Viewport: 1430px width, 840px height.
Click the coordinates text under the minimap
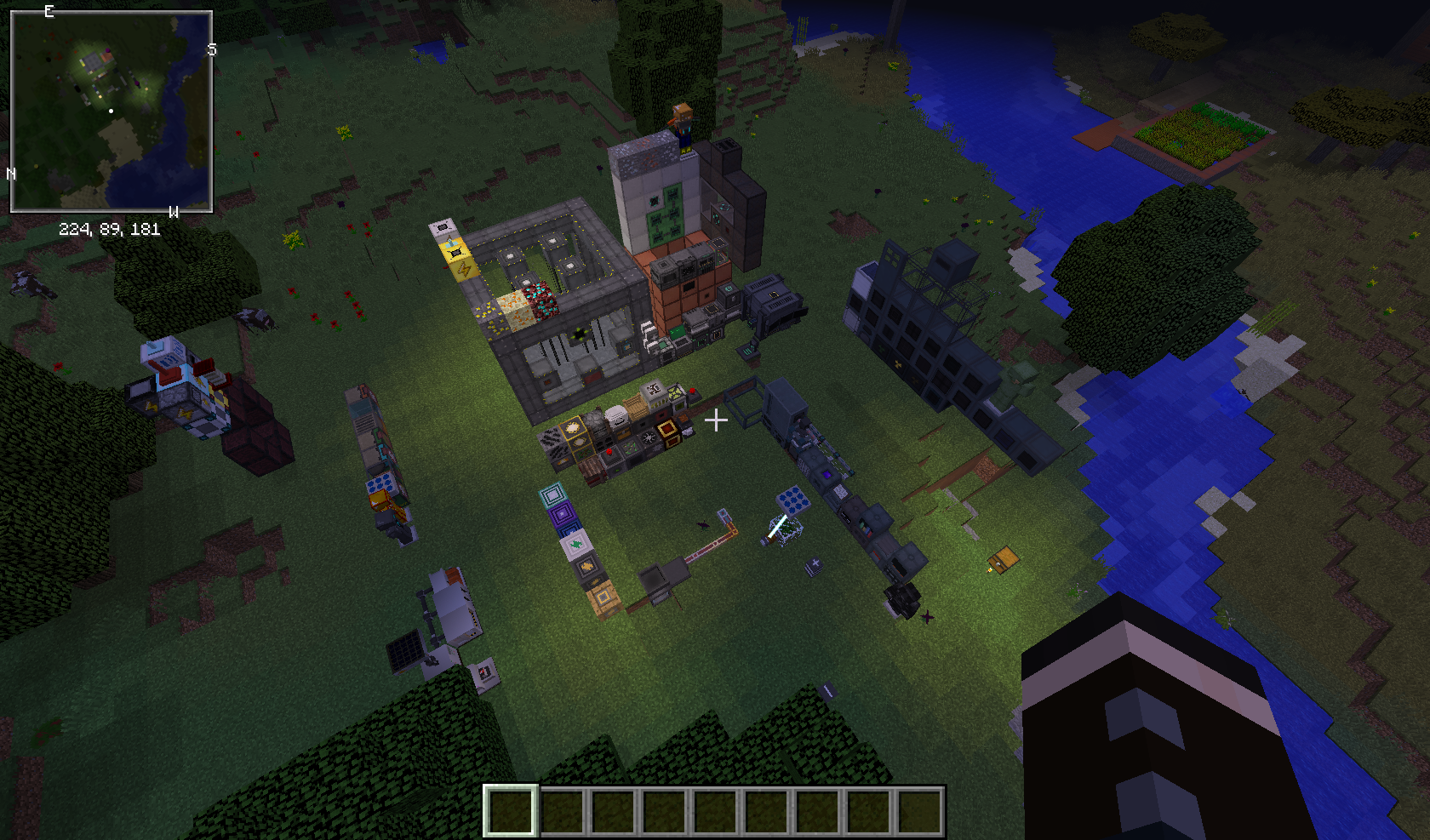[x=110, y=228]
